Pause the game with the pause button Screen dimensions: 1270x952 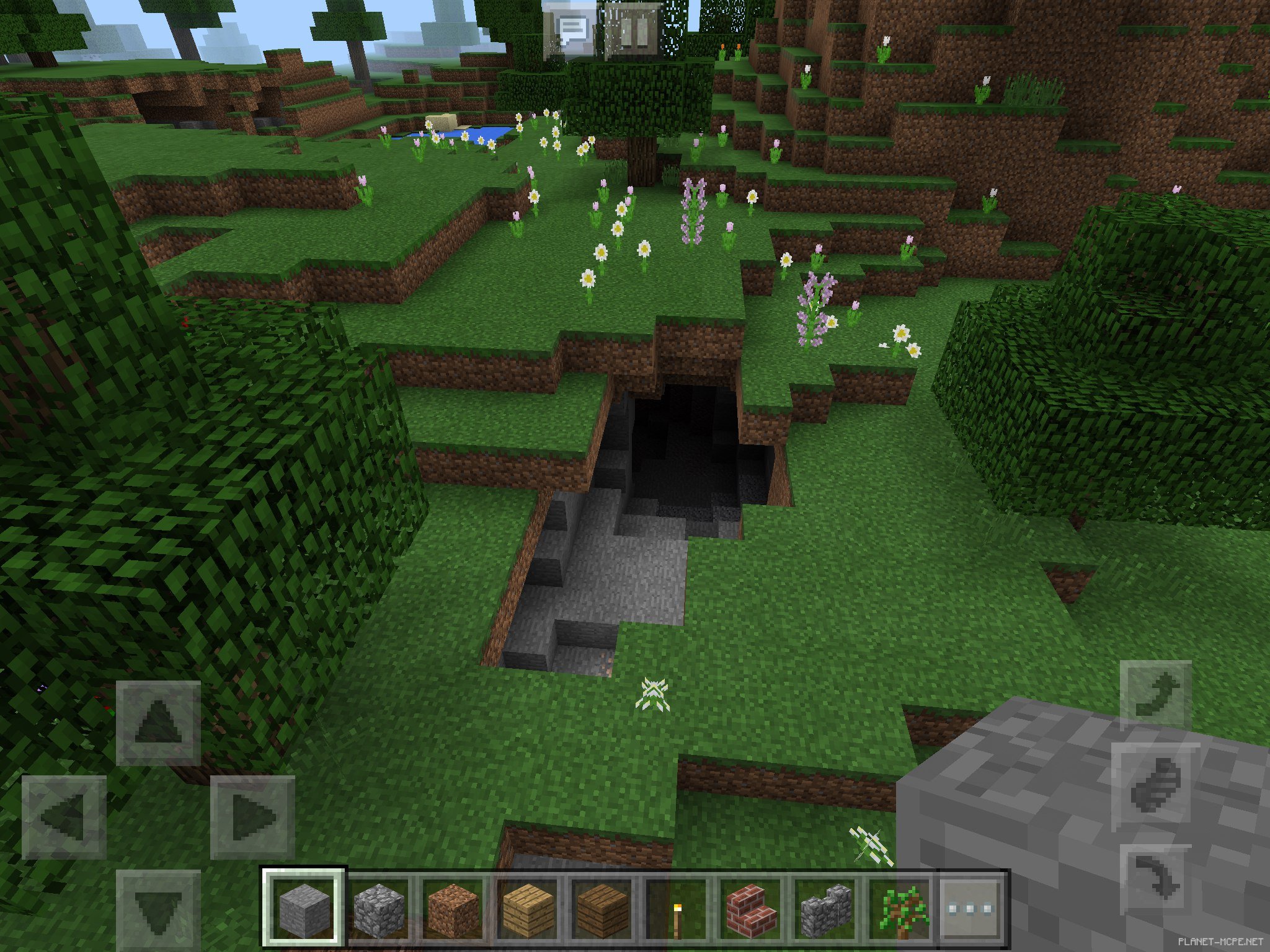(x=633, y=30)
